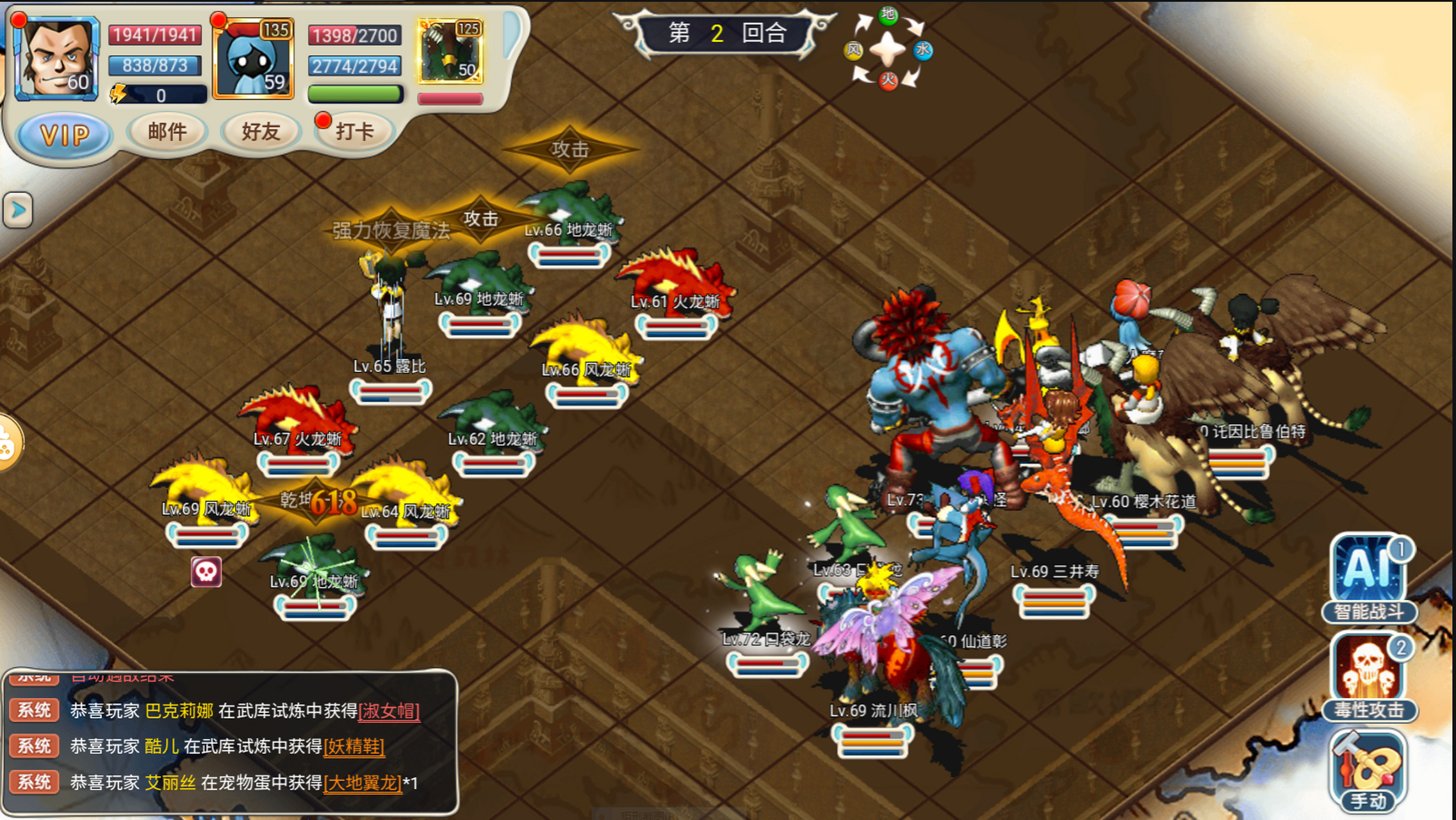
Task: Click player name 巴克莉娜 in chat
Action: pos(179,710)
